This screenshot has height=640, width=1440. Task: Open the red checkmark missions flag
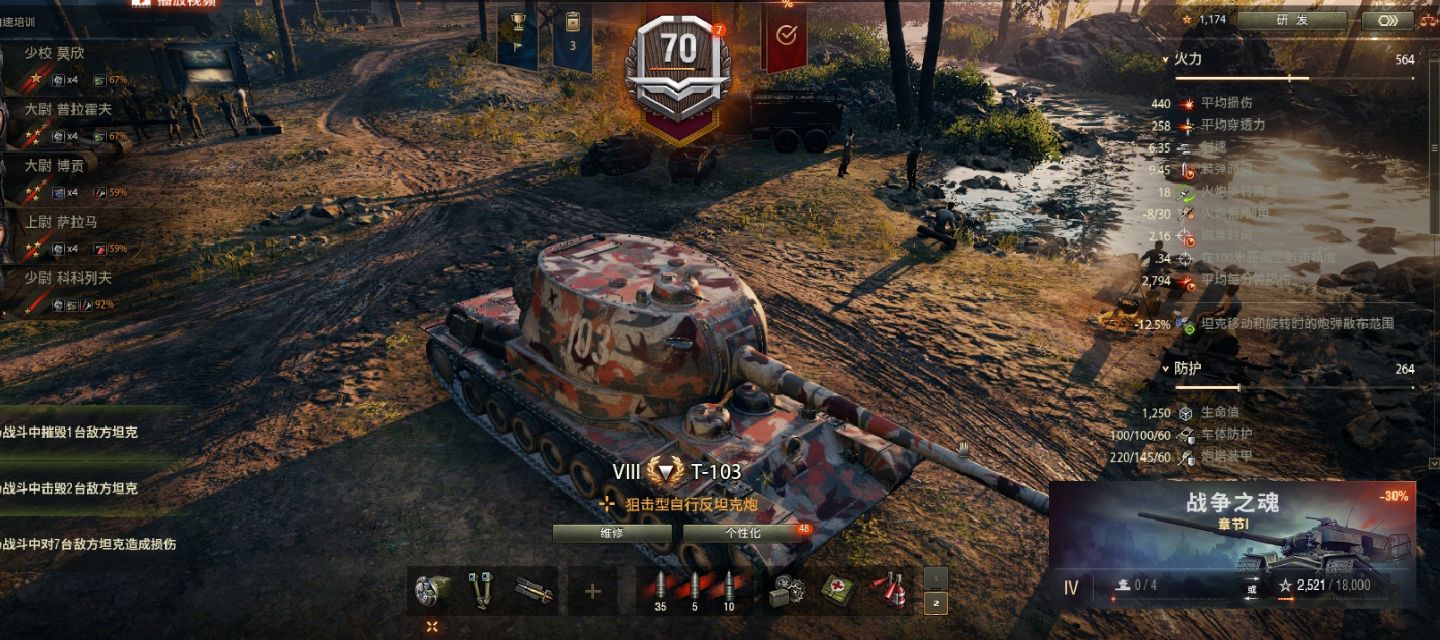coord(786,37)
